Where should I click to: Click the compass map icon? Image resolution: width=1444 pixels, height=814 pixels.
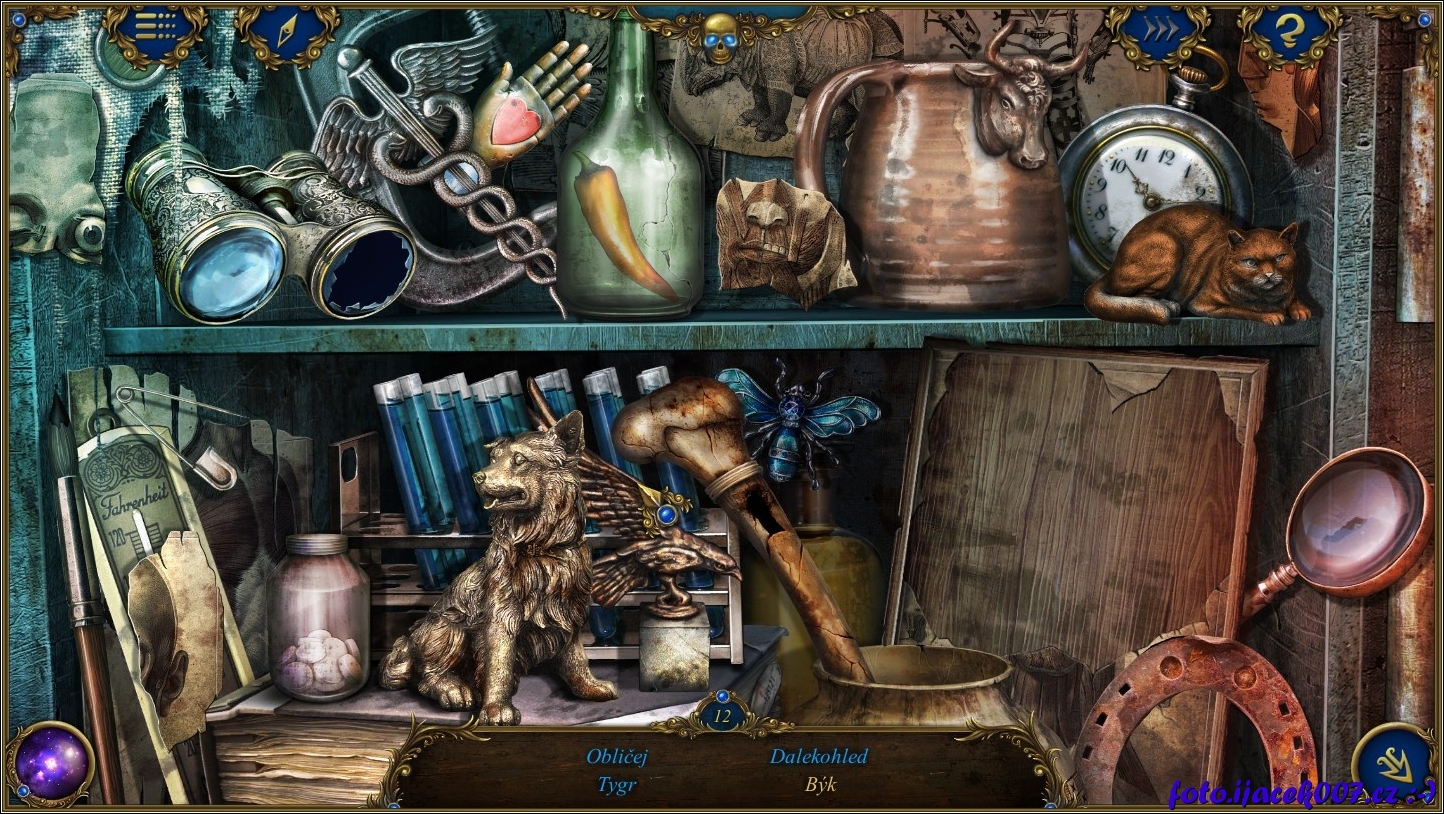point(287,34)
